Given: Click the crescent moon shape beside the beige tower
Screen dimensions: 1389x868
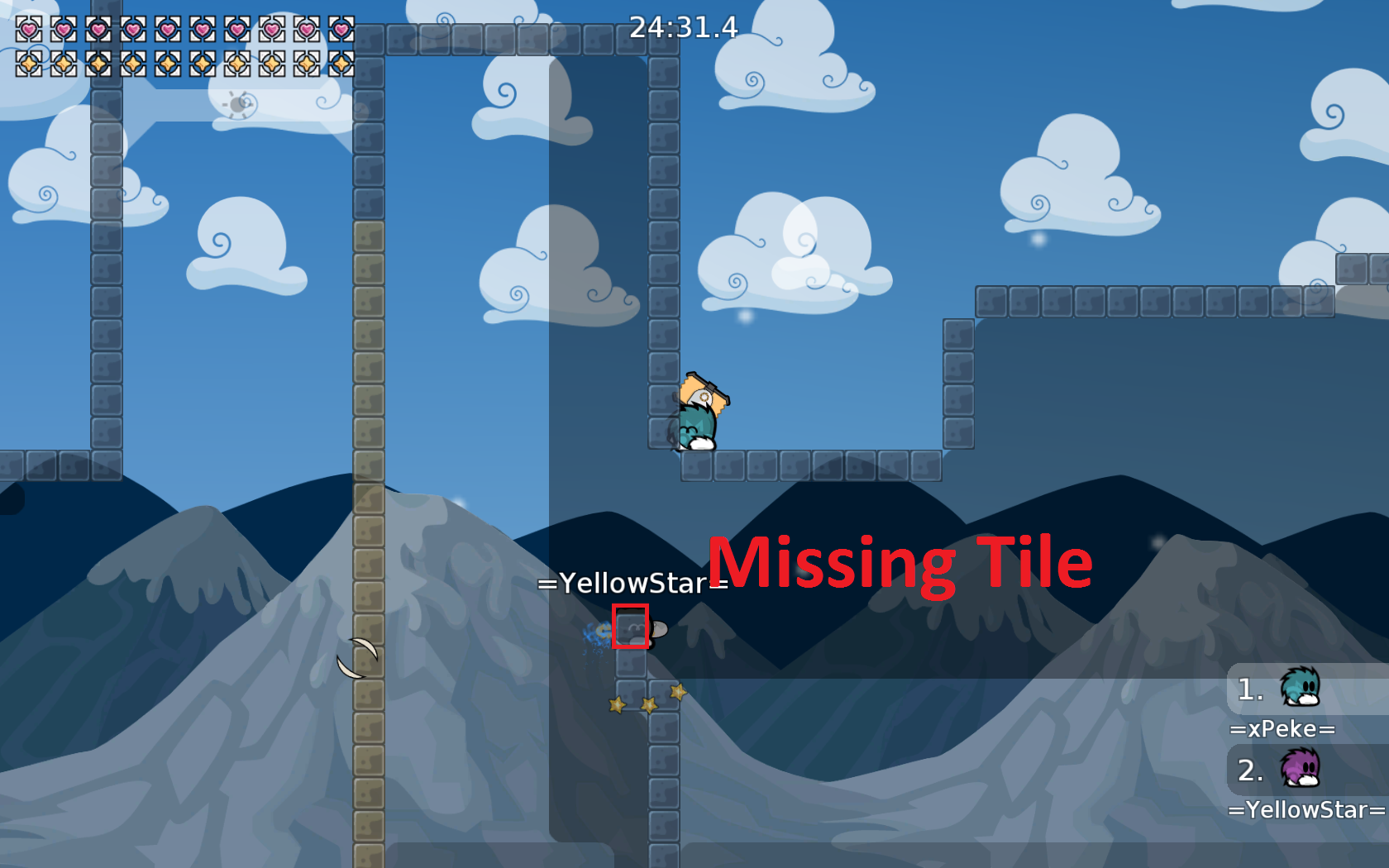Looking at the screenshot, I should 357,653.
